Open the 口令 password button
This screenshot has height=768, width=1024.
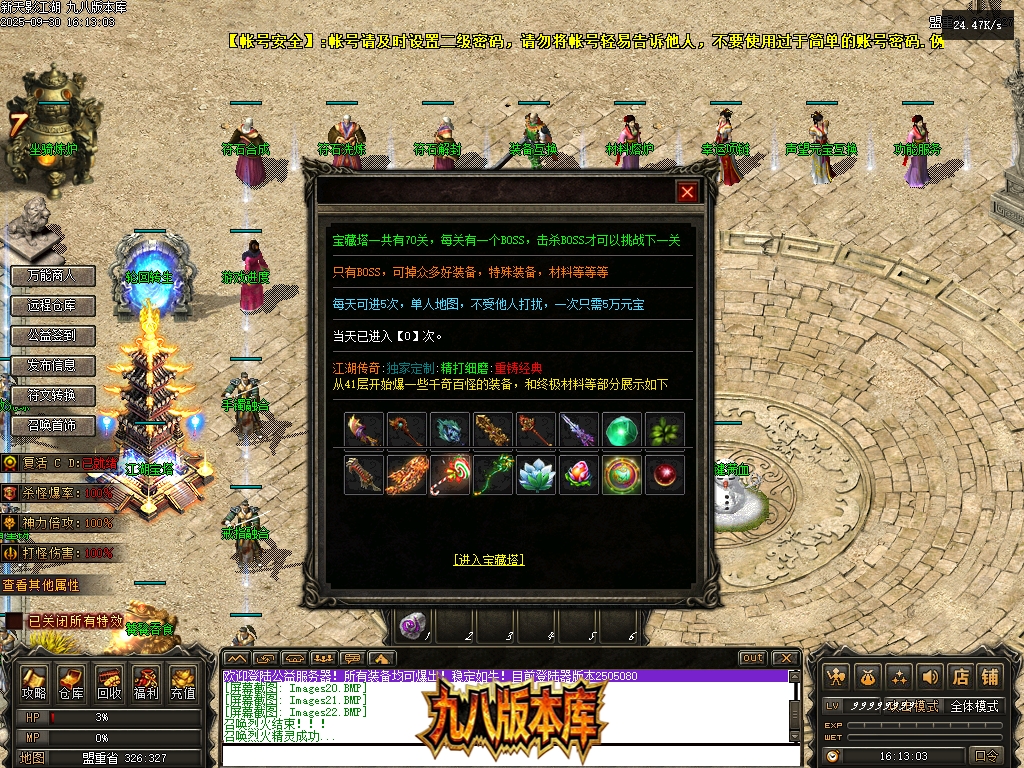[987, 756]
